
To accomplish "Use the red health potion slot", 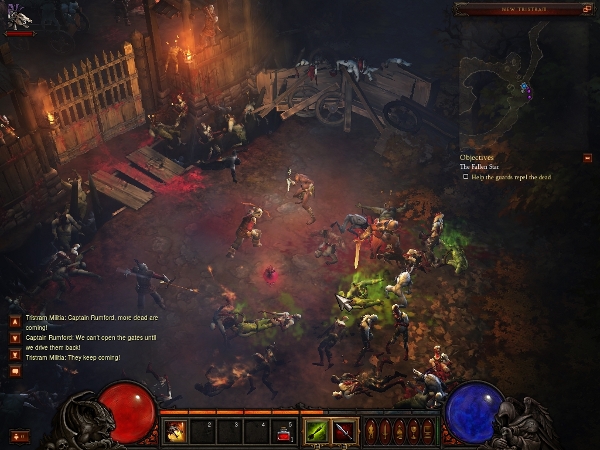I will click(286, 431).
